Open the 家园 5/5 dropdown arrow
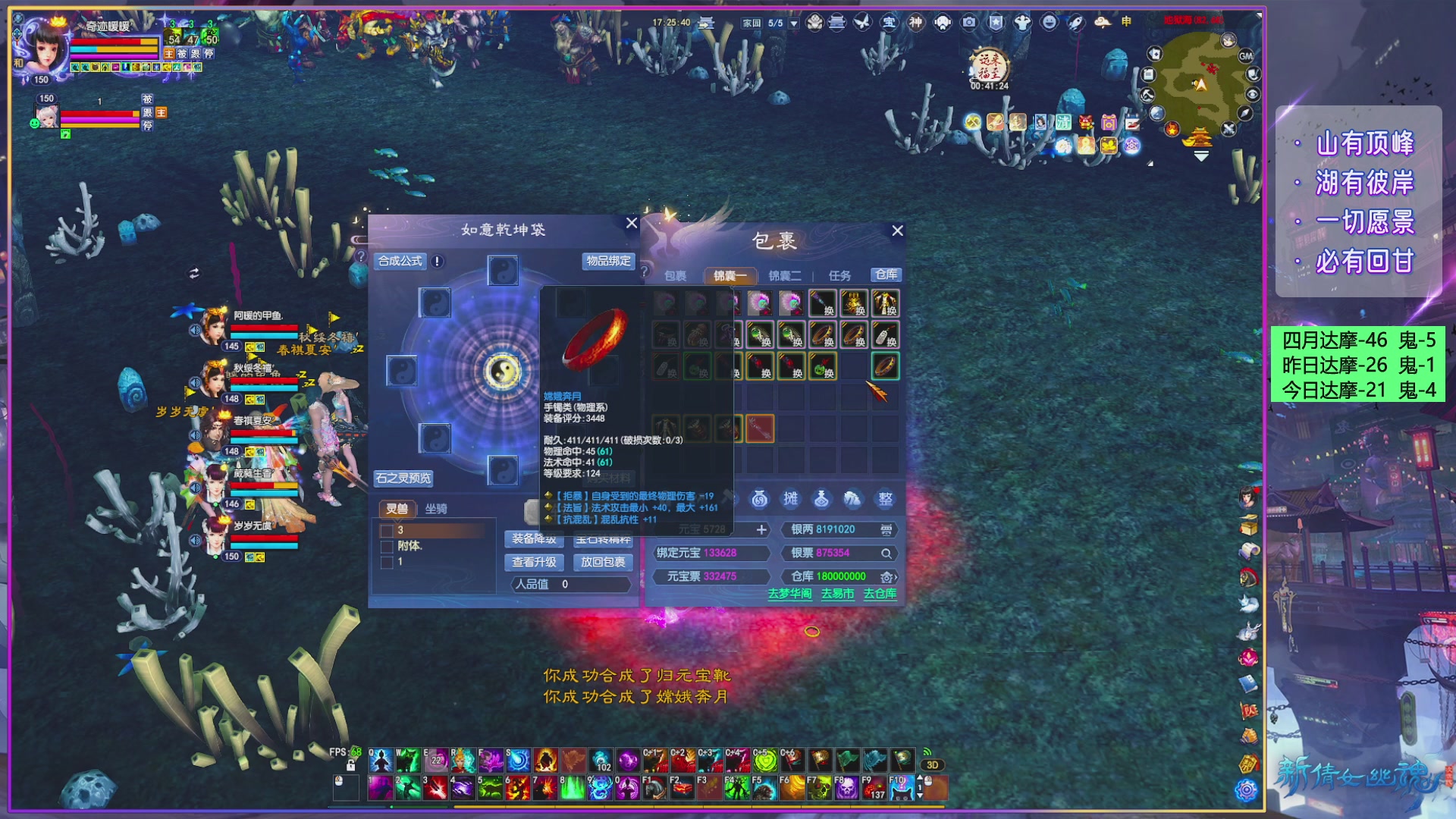The width and height of the screenshot is (1456, 819). click(794, 23)
